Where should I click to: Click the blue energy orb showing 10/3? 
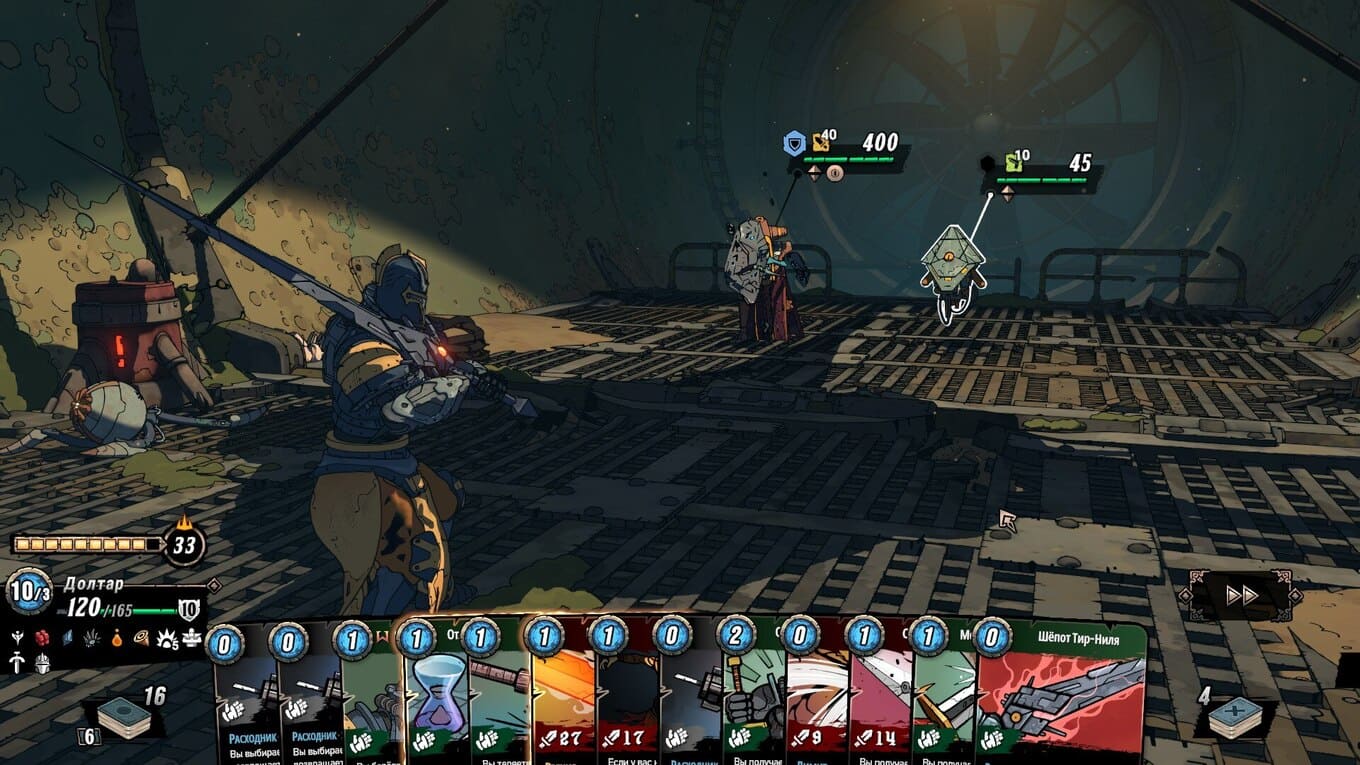pos(29,592)
